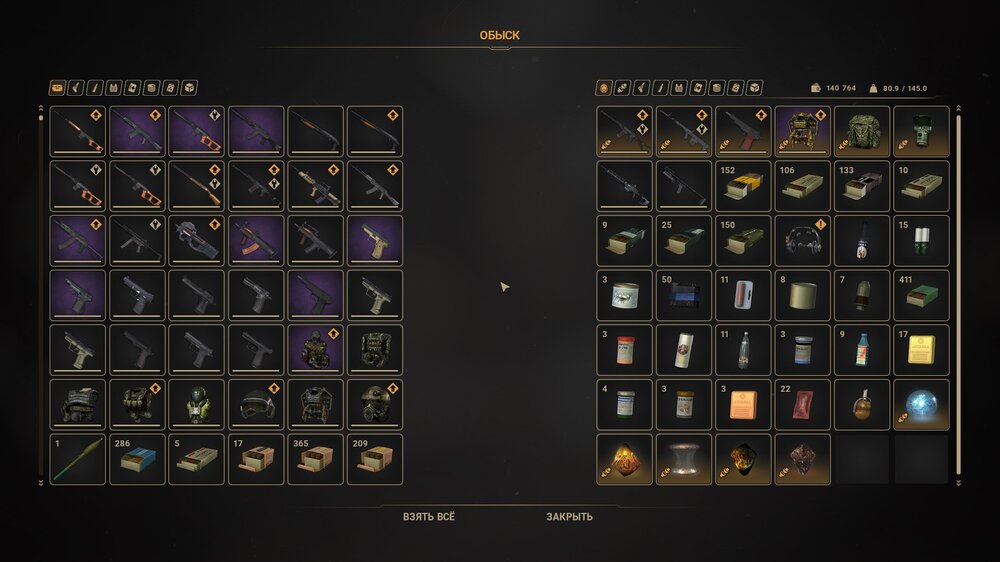Screen dimensions: 1000x562
Task: Select the glowing blue orb artifact
Action: point(921,404)
